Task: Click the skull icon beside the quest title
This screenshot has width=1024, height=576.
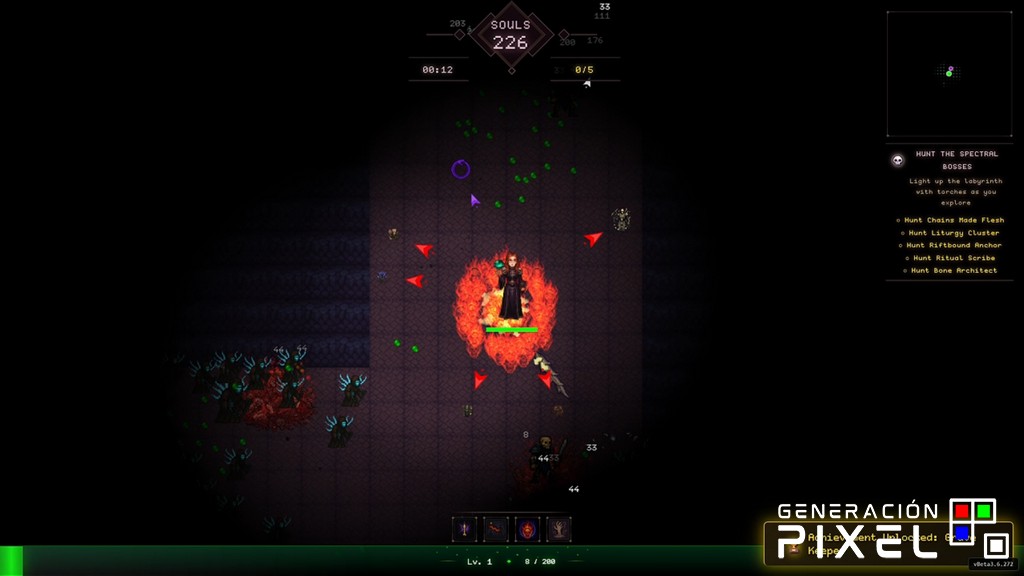Action: 897,160
